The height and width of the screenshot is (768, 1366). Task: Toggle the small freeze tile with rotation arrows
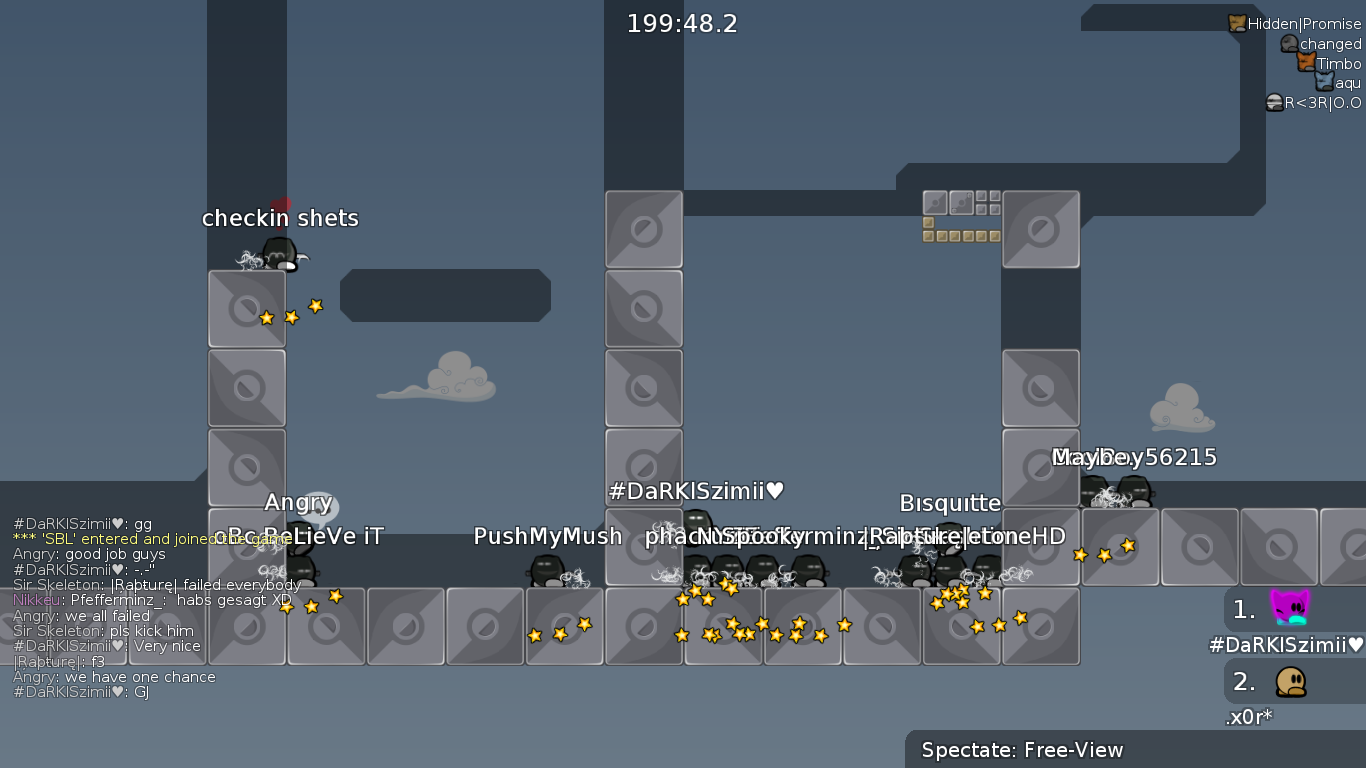(960, 203)
